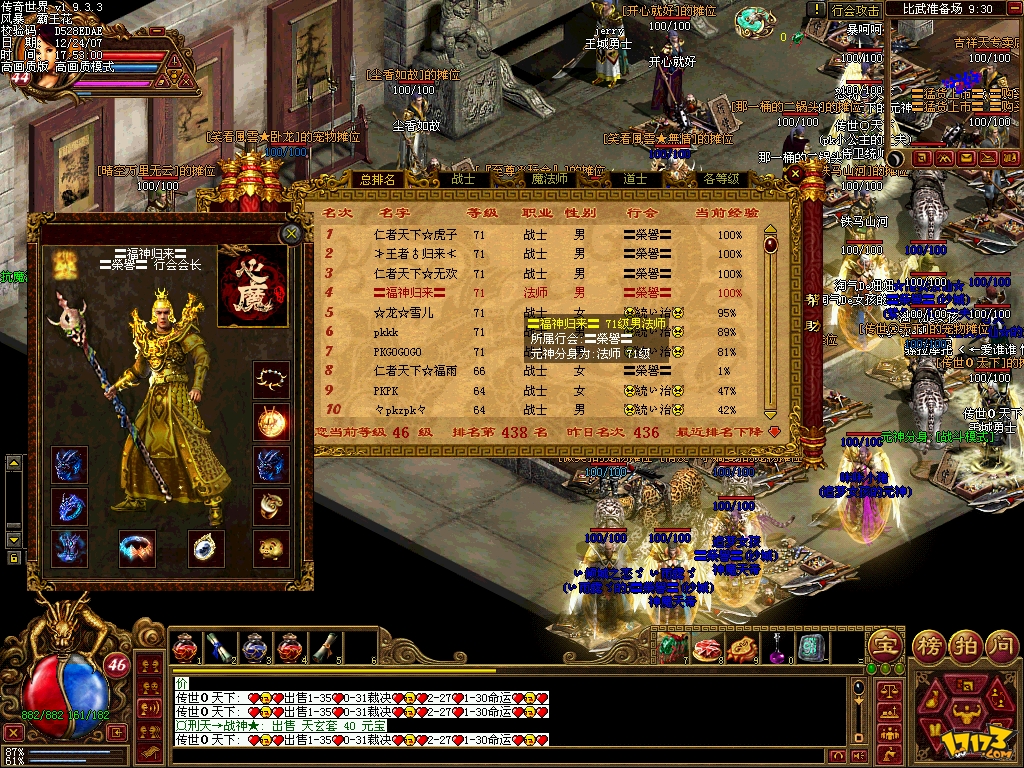Open the 宝 treasure shop button

885,644
